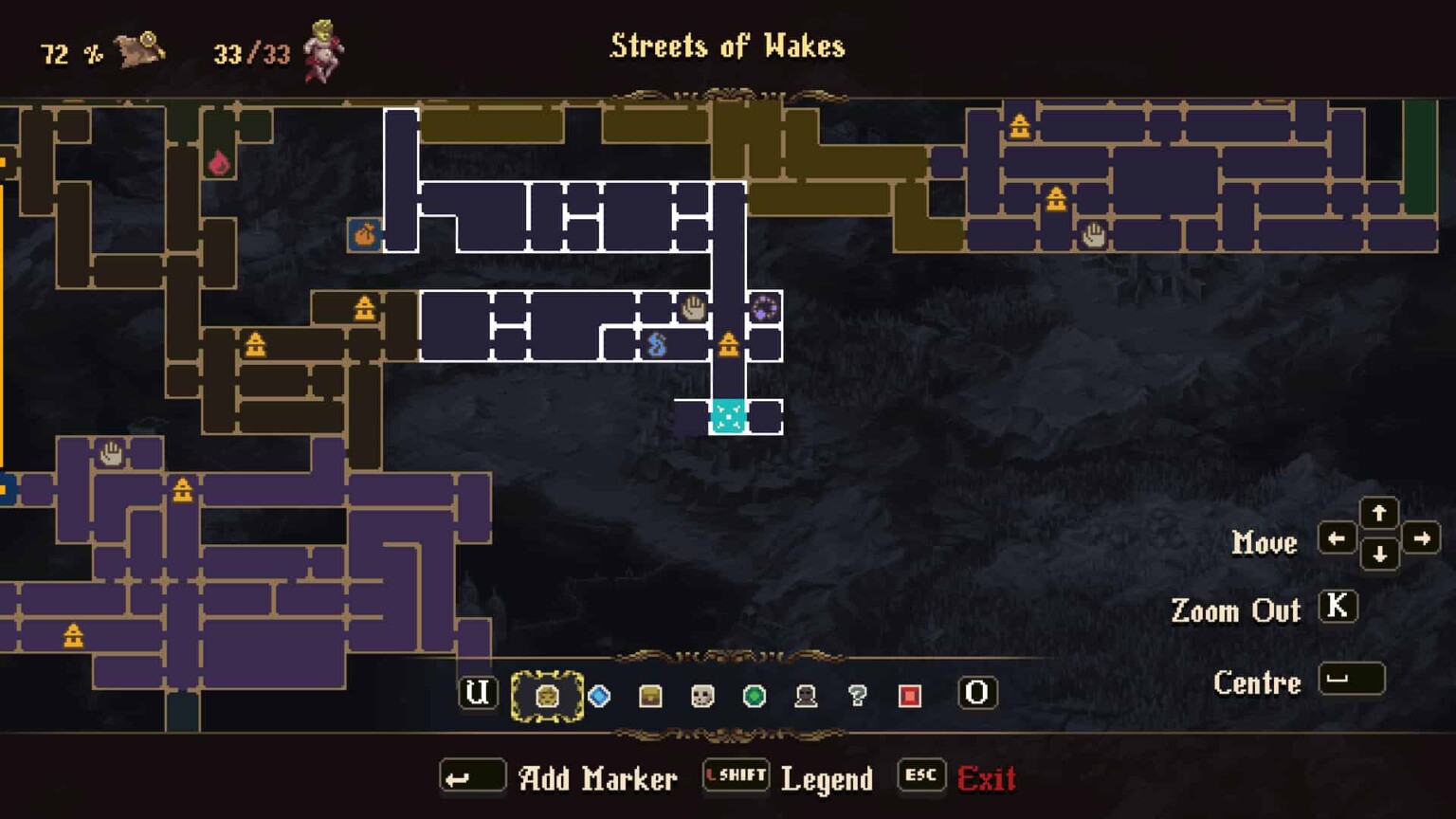
Task: Choose the treasure chest marker
Action: click(x=649, y=694)
